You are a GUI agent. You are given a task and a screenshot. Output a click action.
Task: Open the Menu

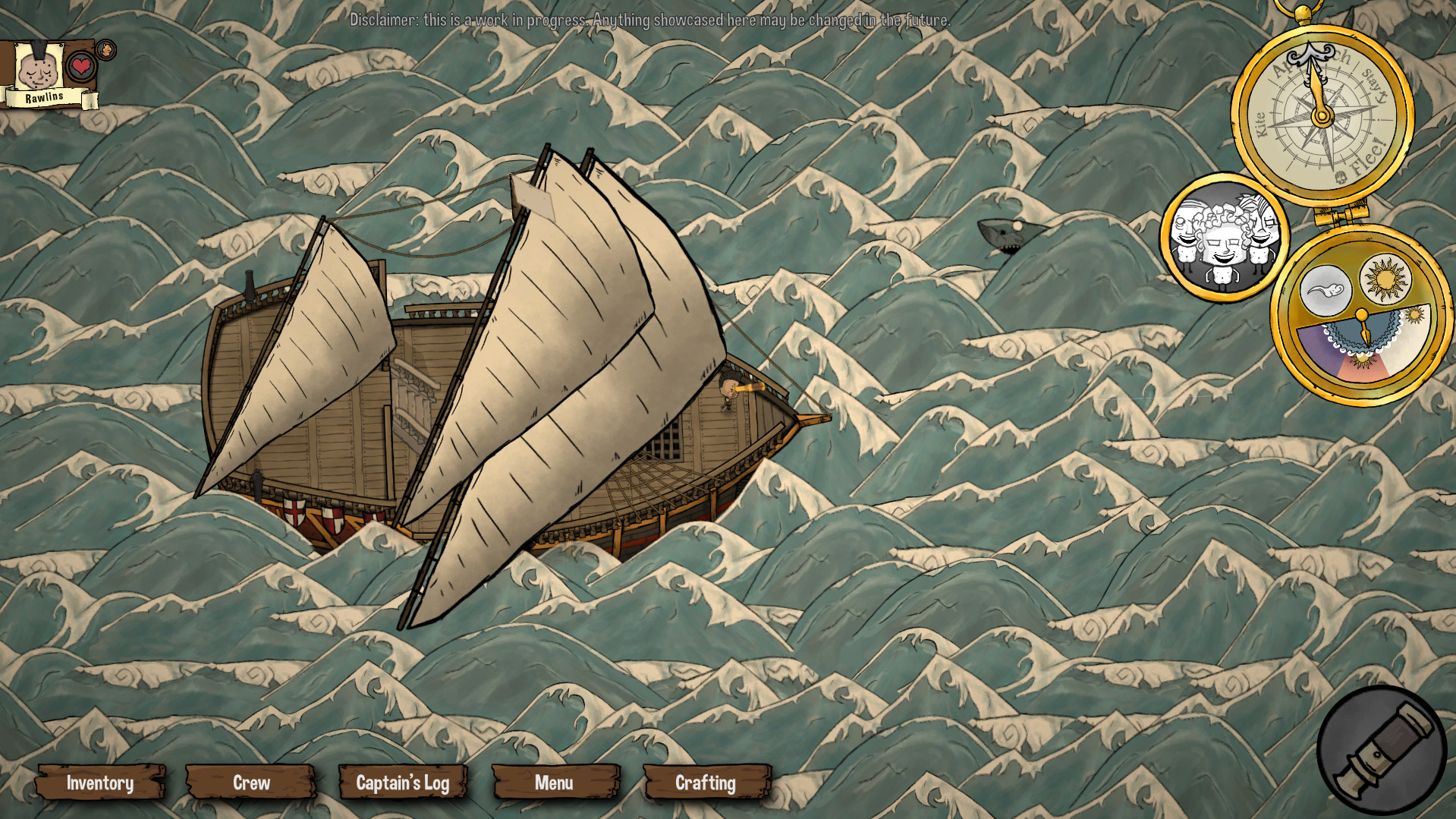point(555,783)
